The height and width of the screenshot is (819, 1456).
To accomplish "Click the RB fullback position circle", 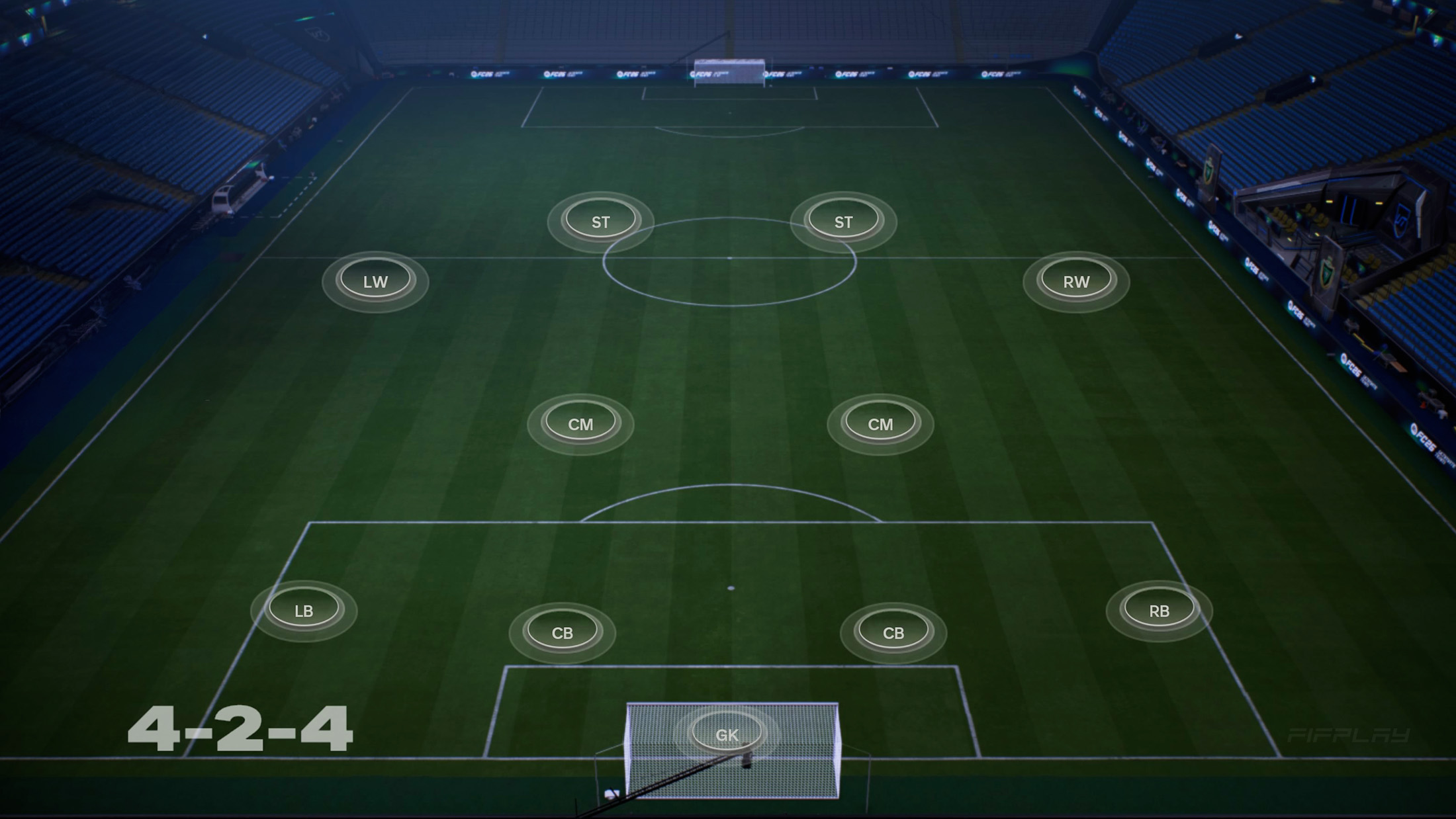I will pyautogui.click(x=1159, y=611).
